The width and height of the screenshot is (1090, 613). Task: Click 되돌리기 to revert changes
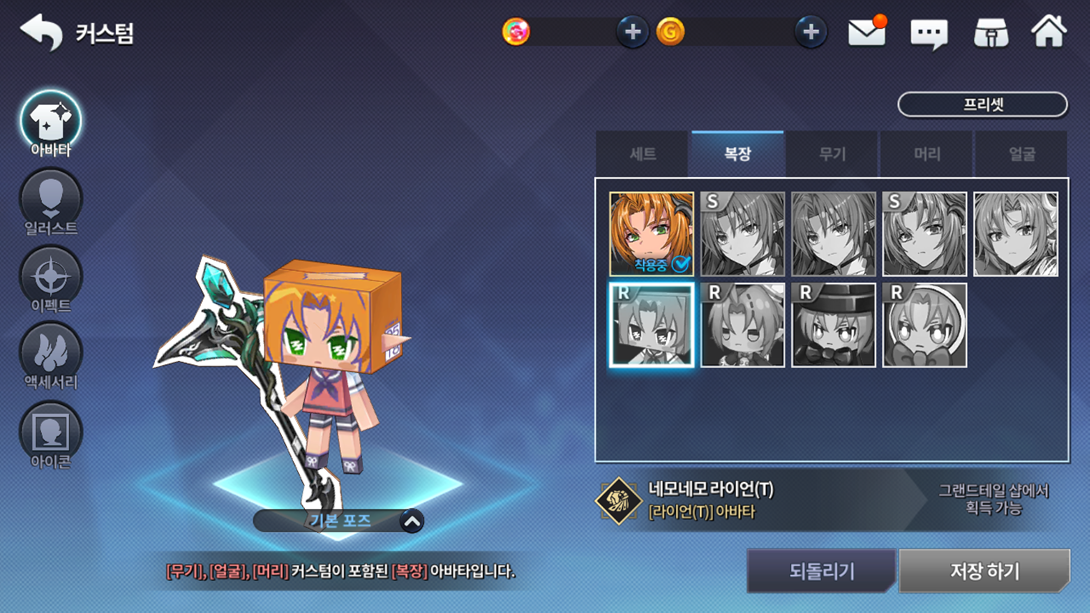click(821, 572)
